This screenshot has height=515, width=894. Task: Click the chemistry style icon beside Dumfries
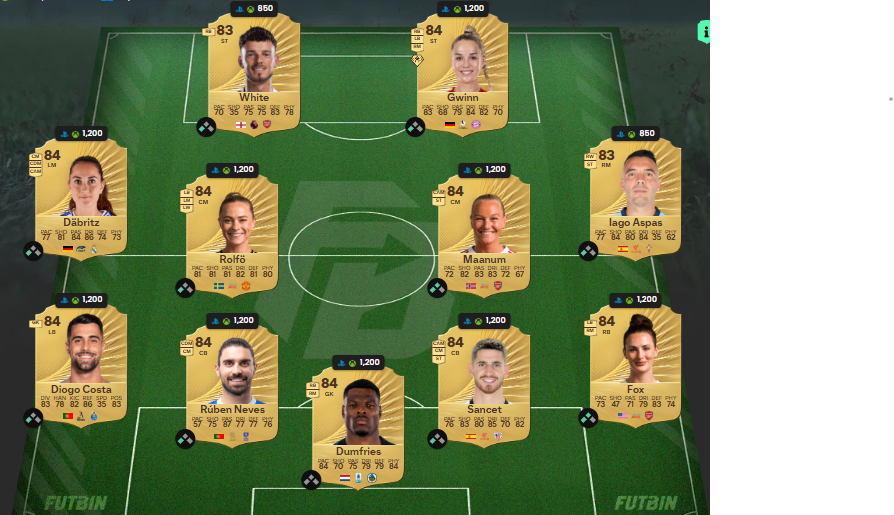[x=311, y=480]
